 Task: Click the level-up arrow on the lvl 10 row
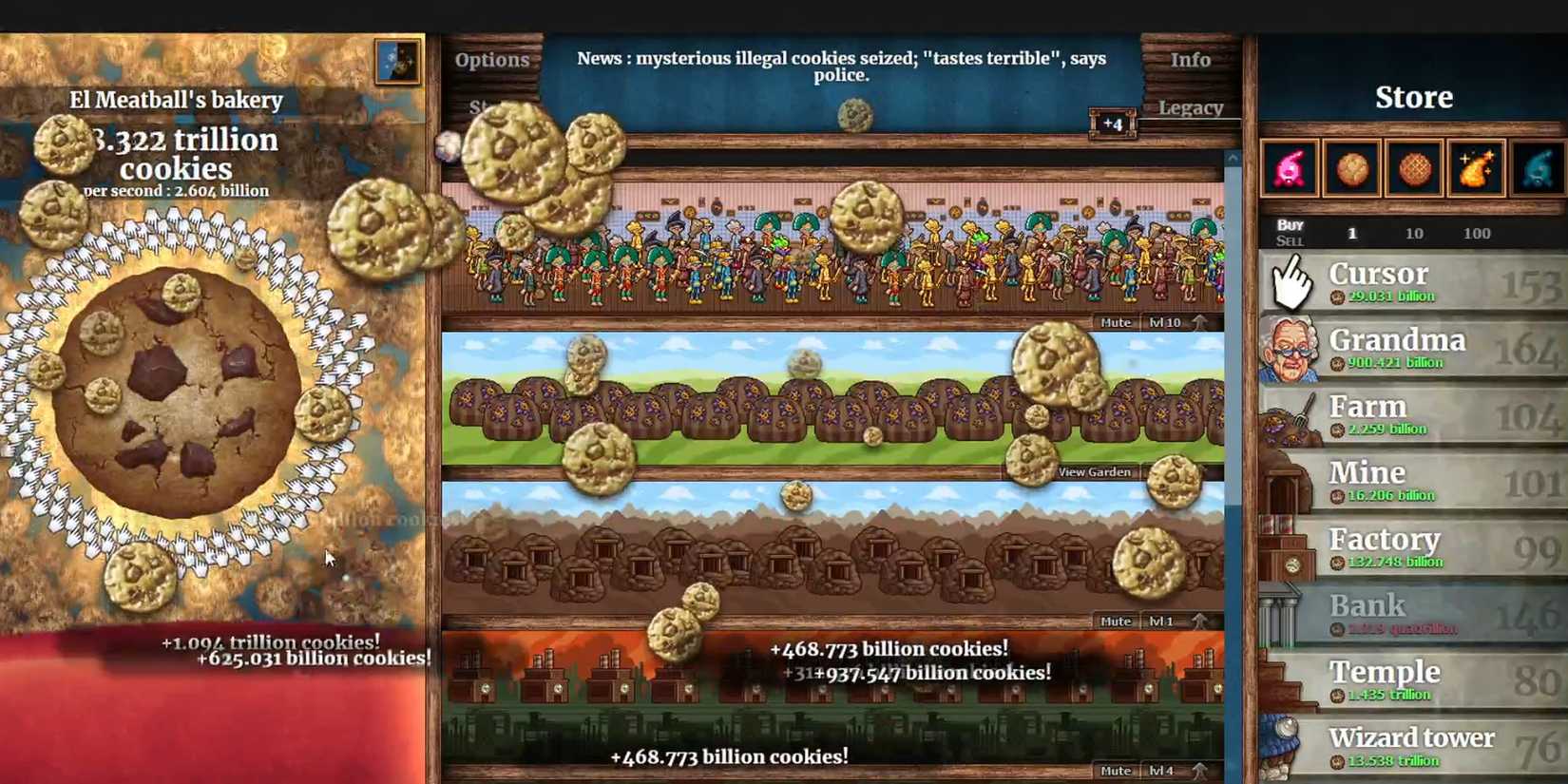pos(1199,321)
